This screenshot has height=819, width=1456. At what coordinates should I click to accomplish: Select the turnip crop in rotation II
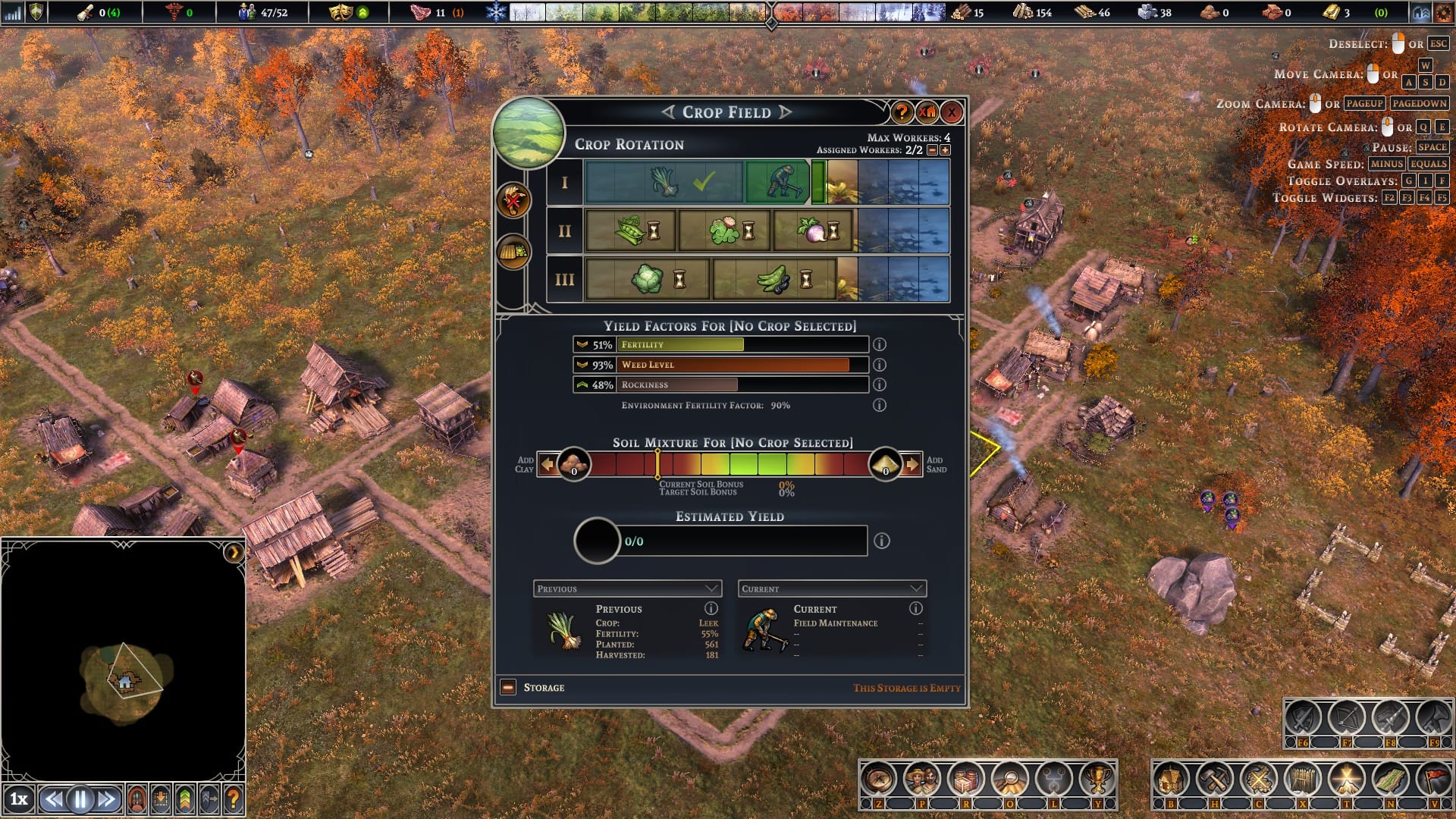click(x=814, y=231)
